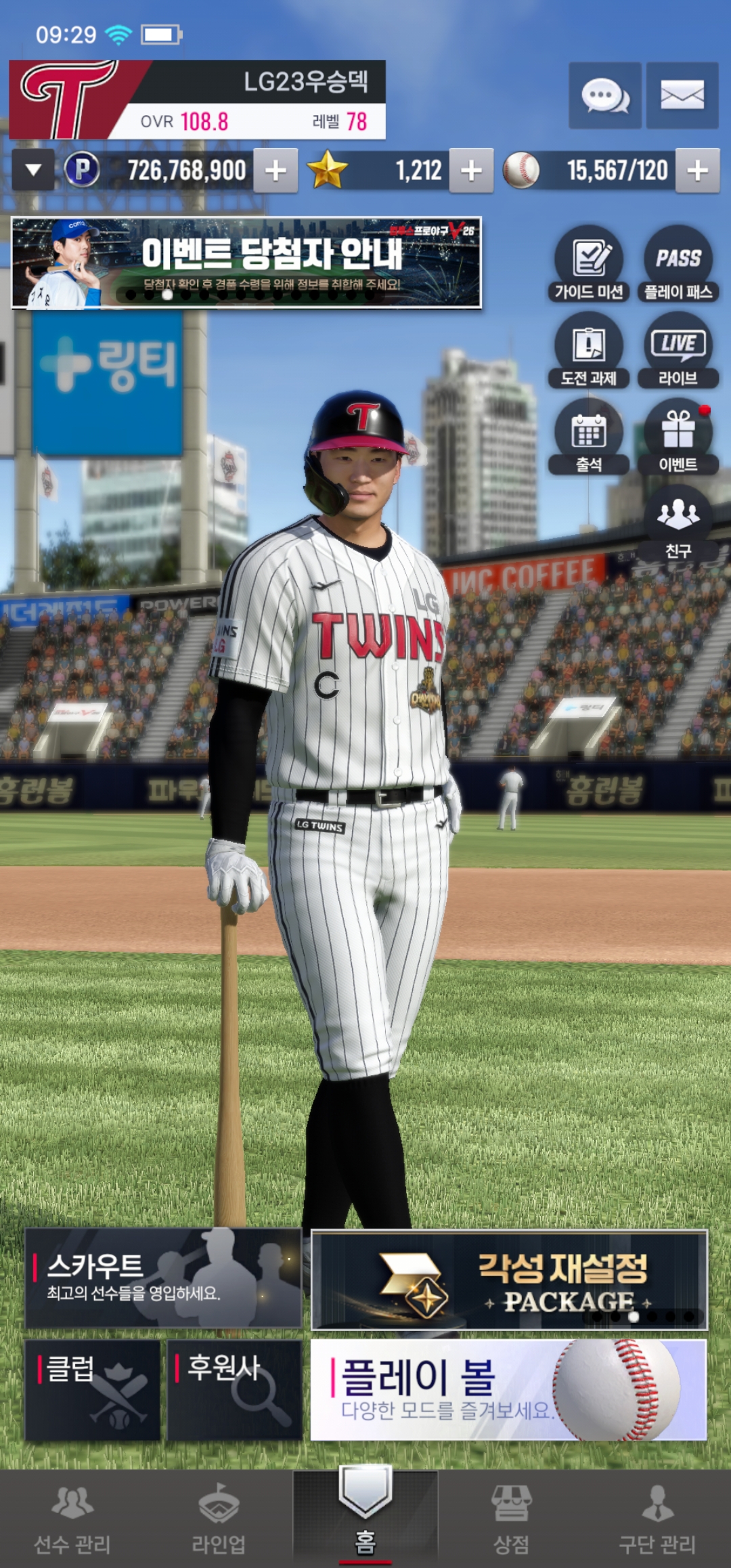This screenshot has height=1568, width=731.
Task: Start 플레이 볼 play ball modes
Action: [x=508, y=1390]
